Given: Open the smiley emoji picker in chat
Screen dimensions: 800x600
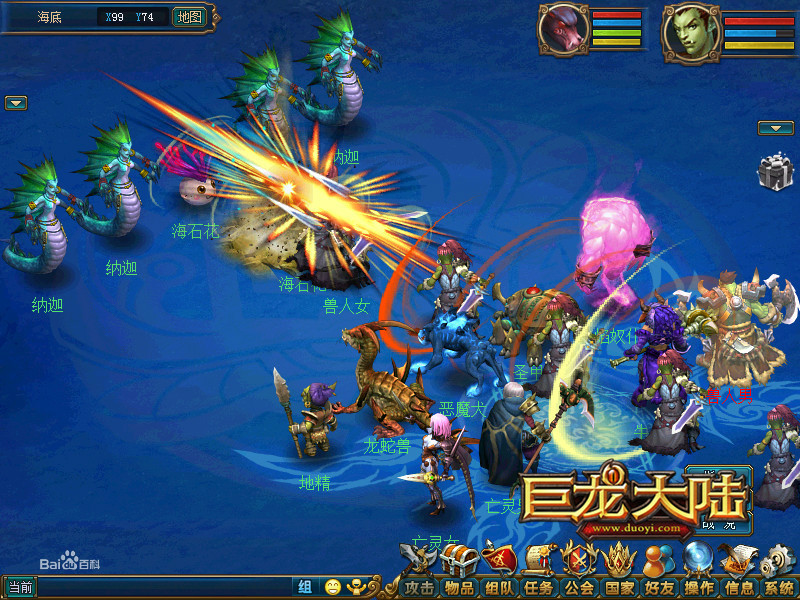Looking at the screenshot, I should click(332, 587).
